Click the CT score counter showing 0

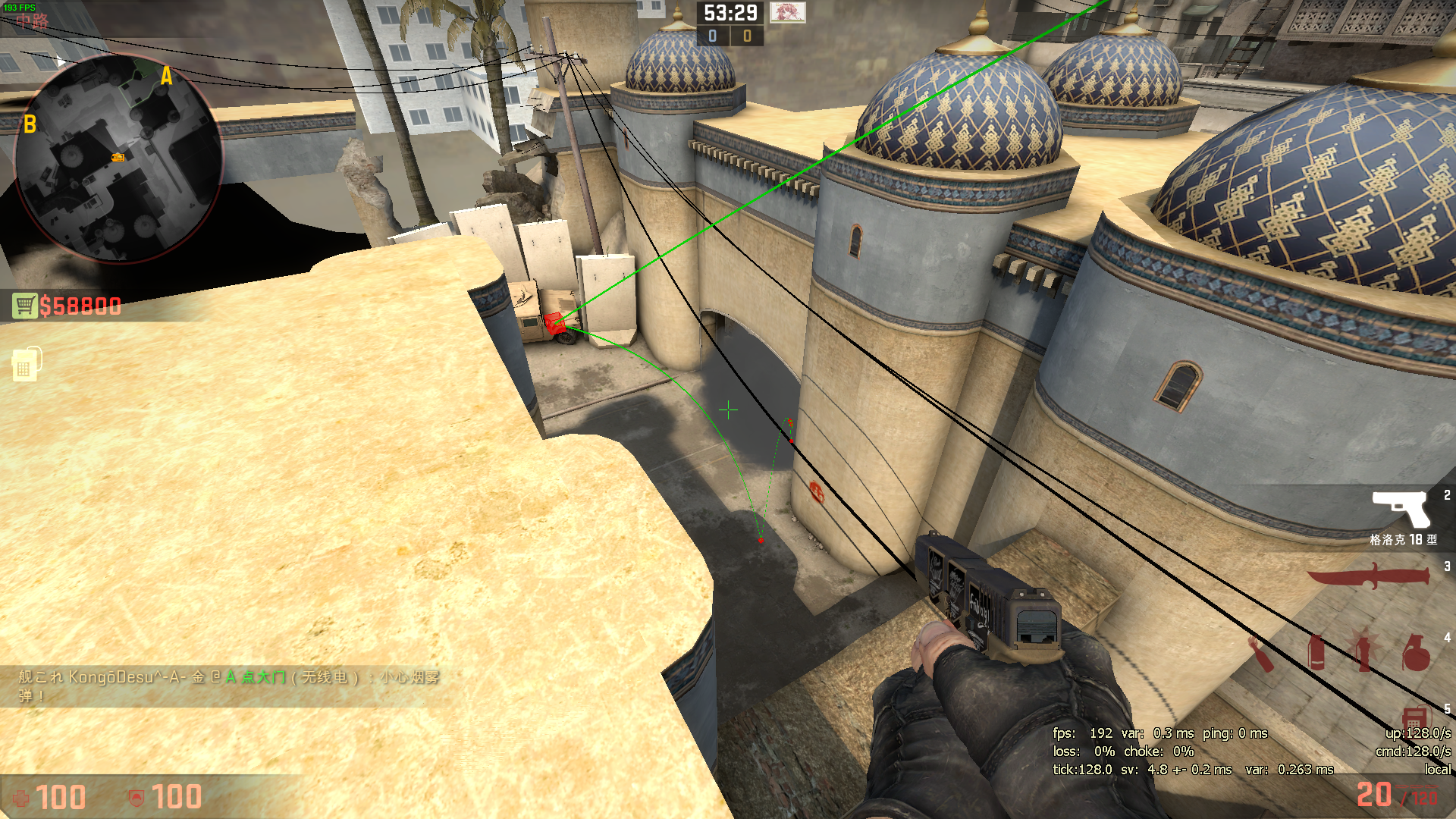tap(711, 34)
